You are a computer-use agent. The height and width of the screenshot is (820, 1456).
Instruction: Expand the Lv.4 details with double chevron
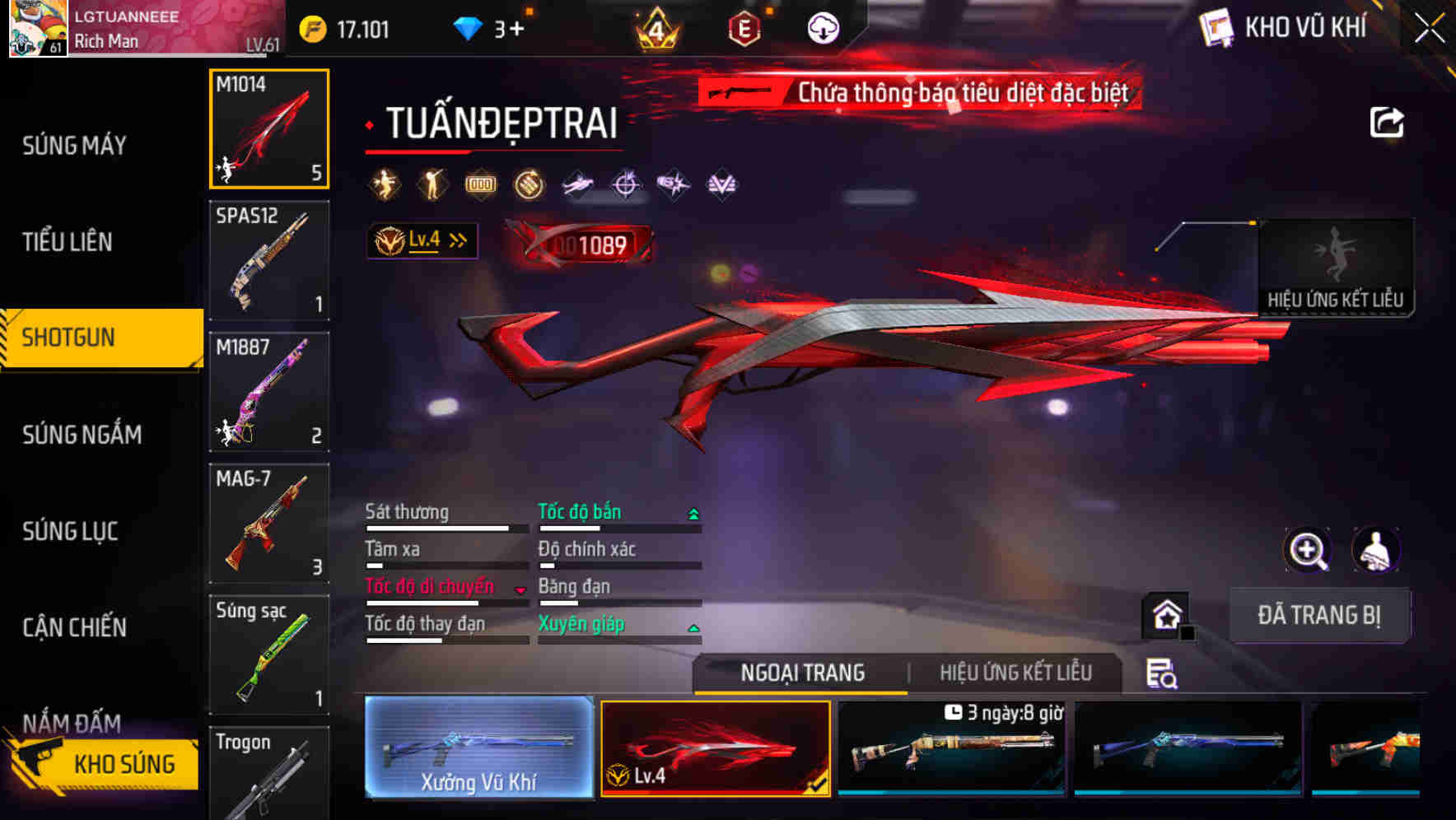tap(454, 240)
